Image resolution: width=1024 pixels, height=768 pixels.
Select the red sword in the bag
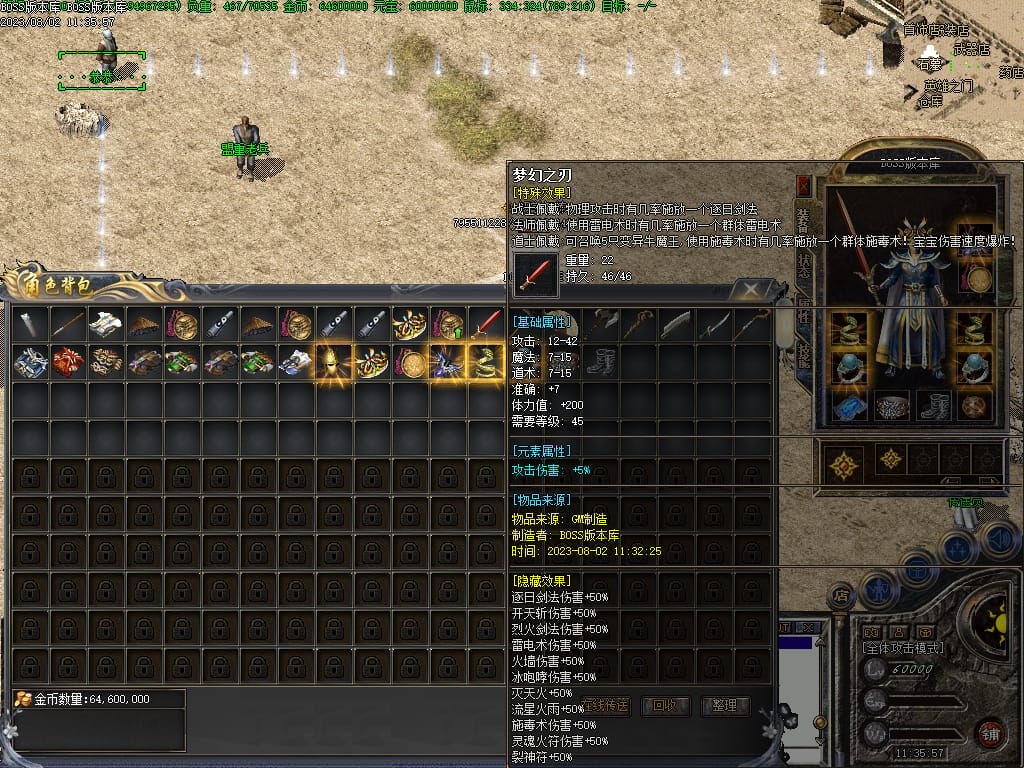pyautogui.click(x=487, y=323)
